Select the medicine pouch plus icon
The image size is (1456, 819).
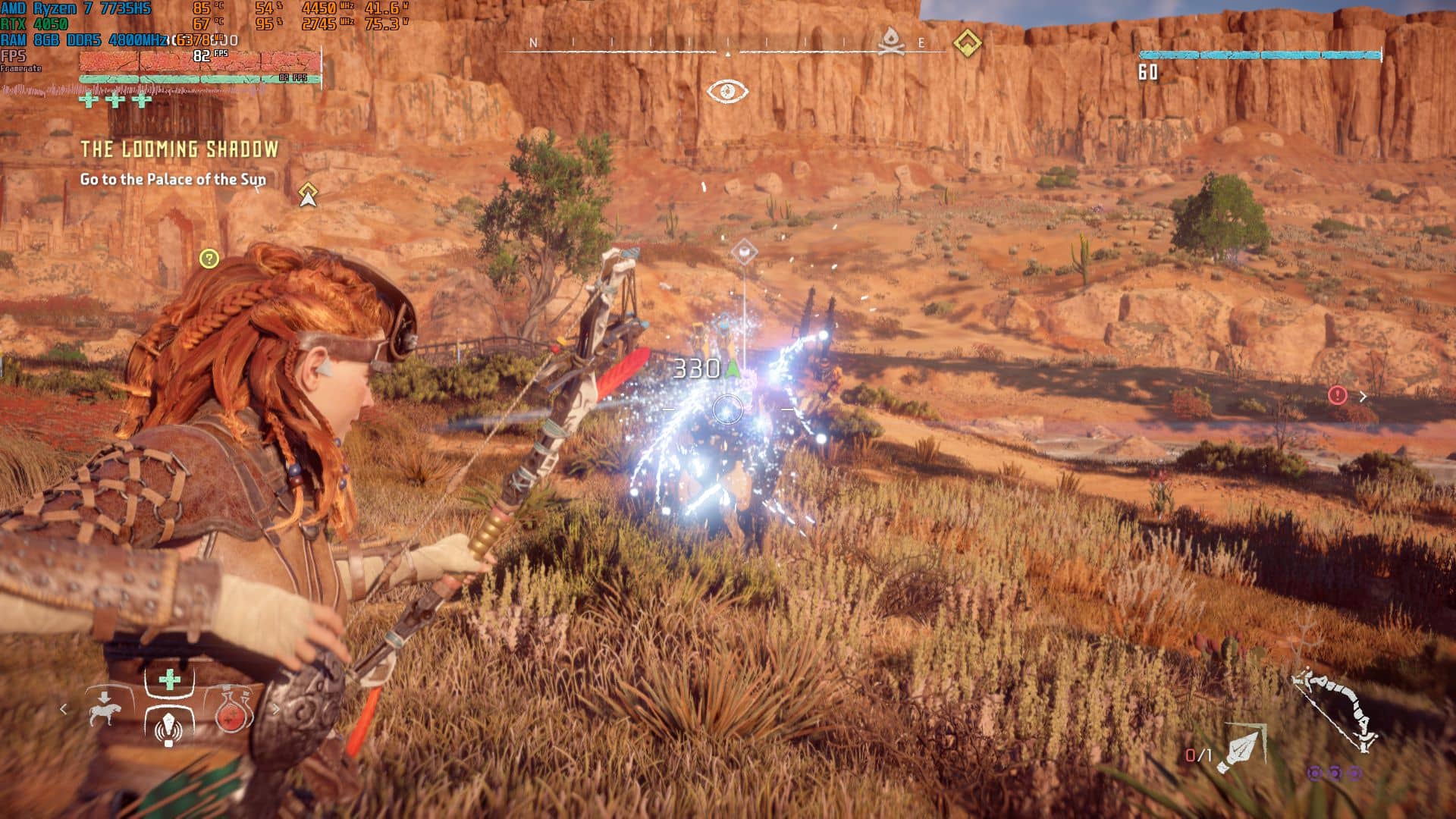(170, 679)
